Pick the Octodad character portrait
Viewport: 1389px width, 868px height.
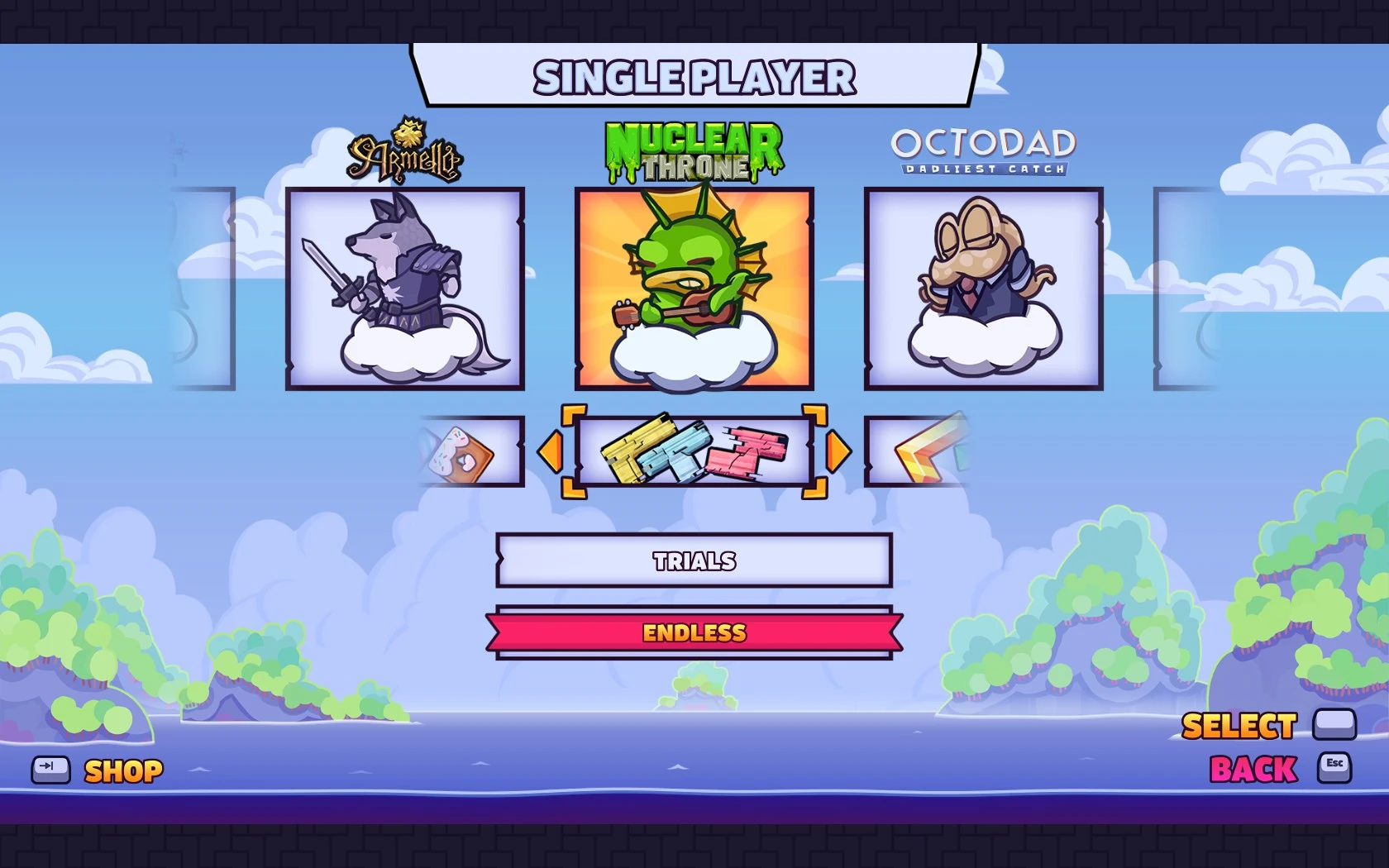click(982, 289)
